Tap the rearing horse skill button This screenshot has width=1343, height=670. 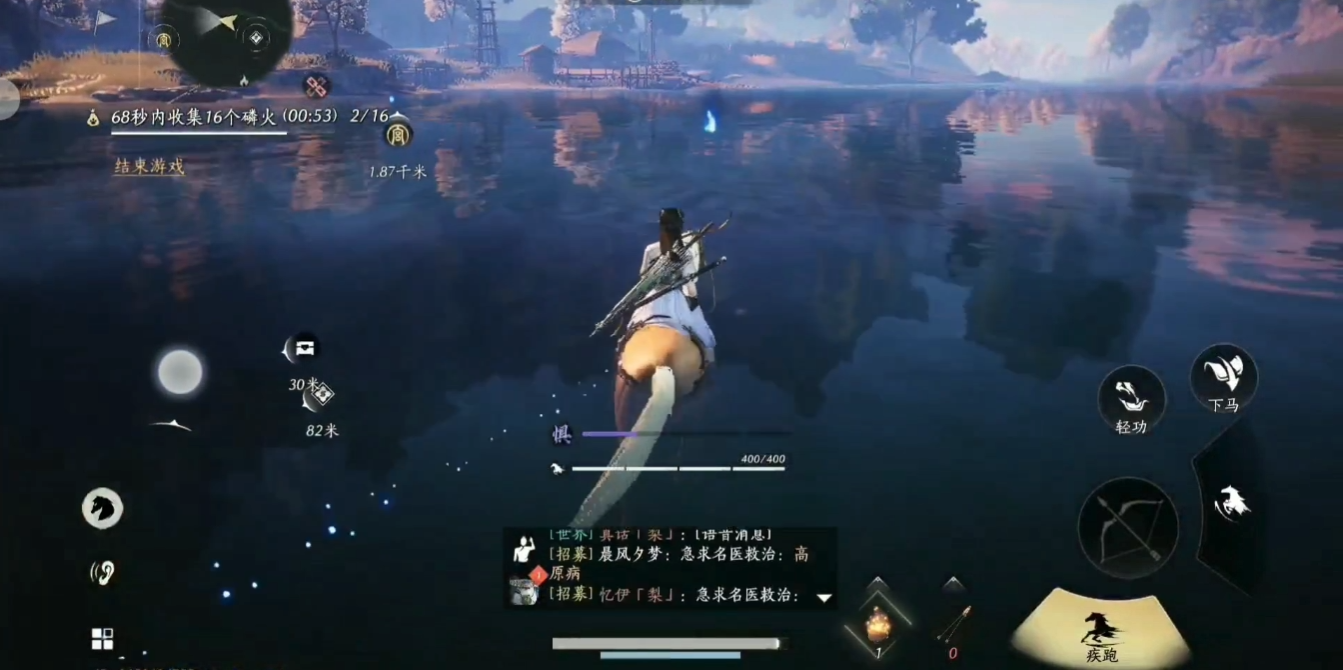coord(1232,503)
